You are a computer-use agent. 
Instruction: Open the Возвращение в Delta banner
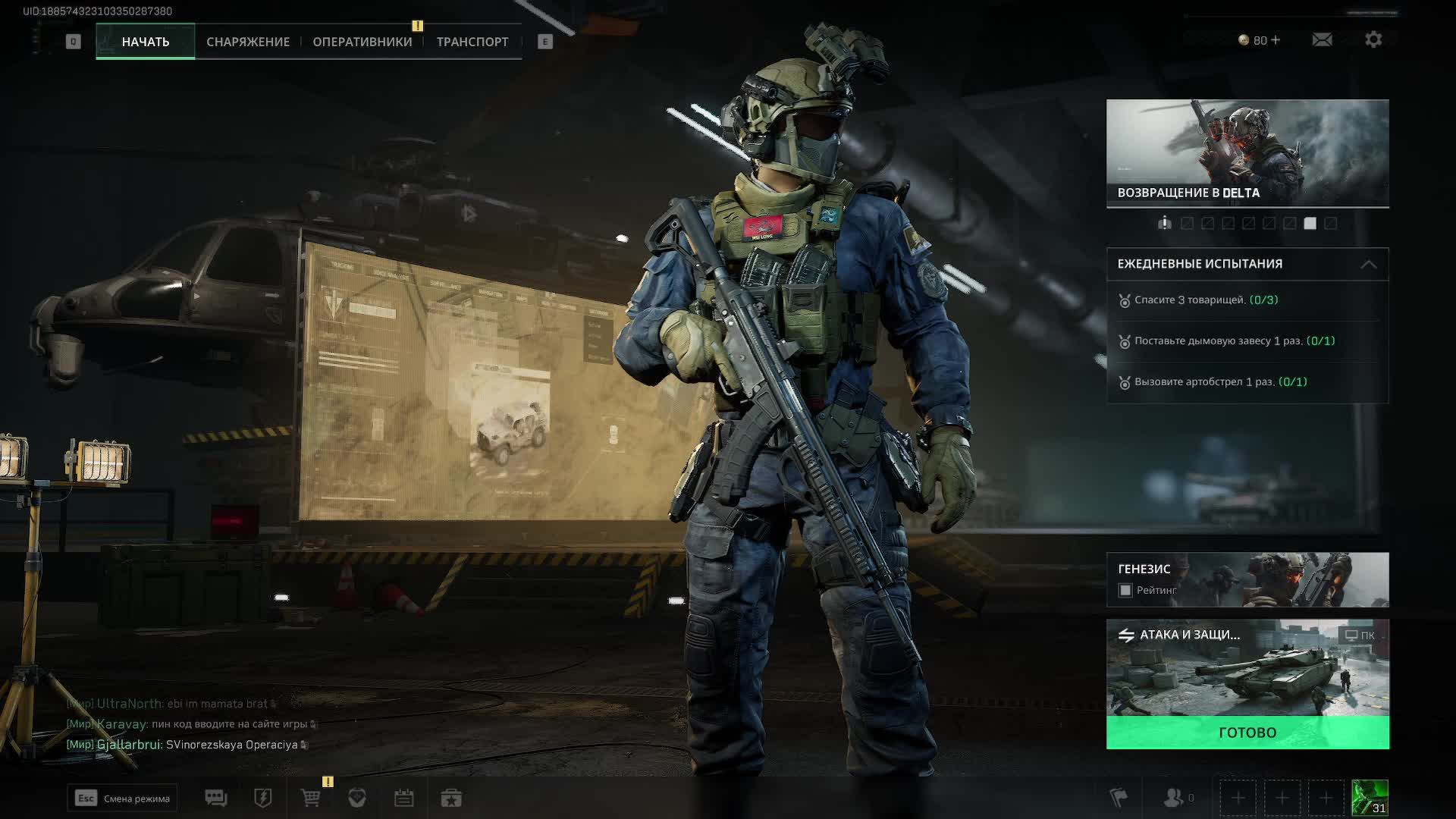(x=1247, y=153)
